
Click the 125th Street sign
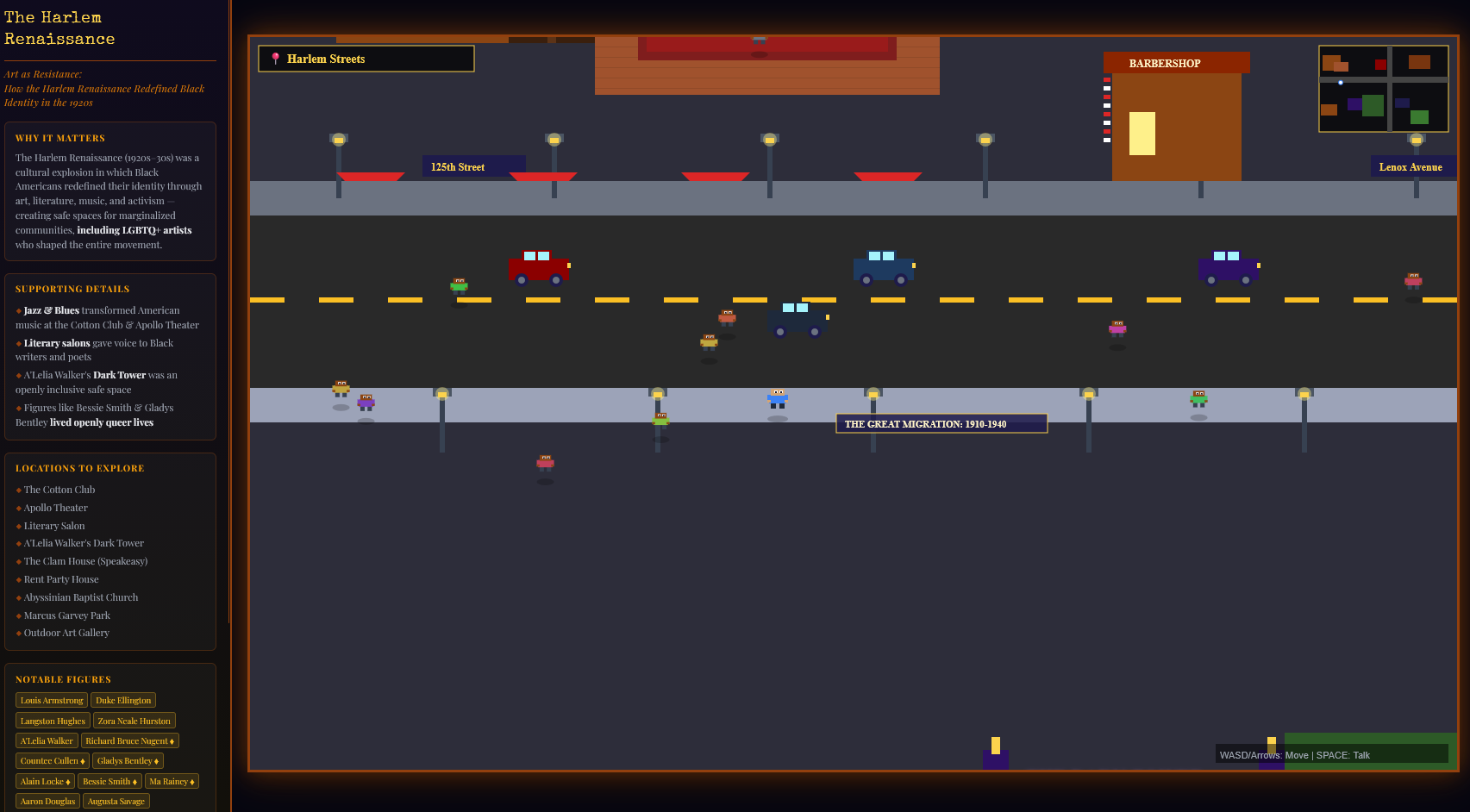(472, 166)
